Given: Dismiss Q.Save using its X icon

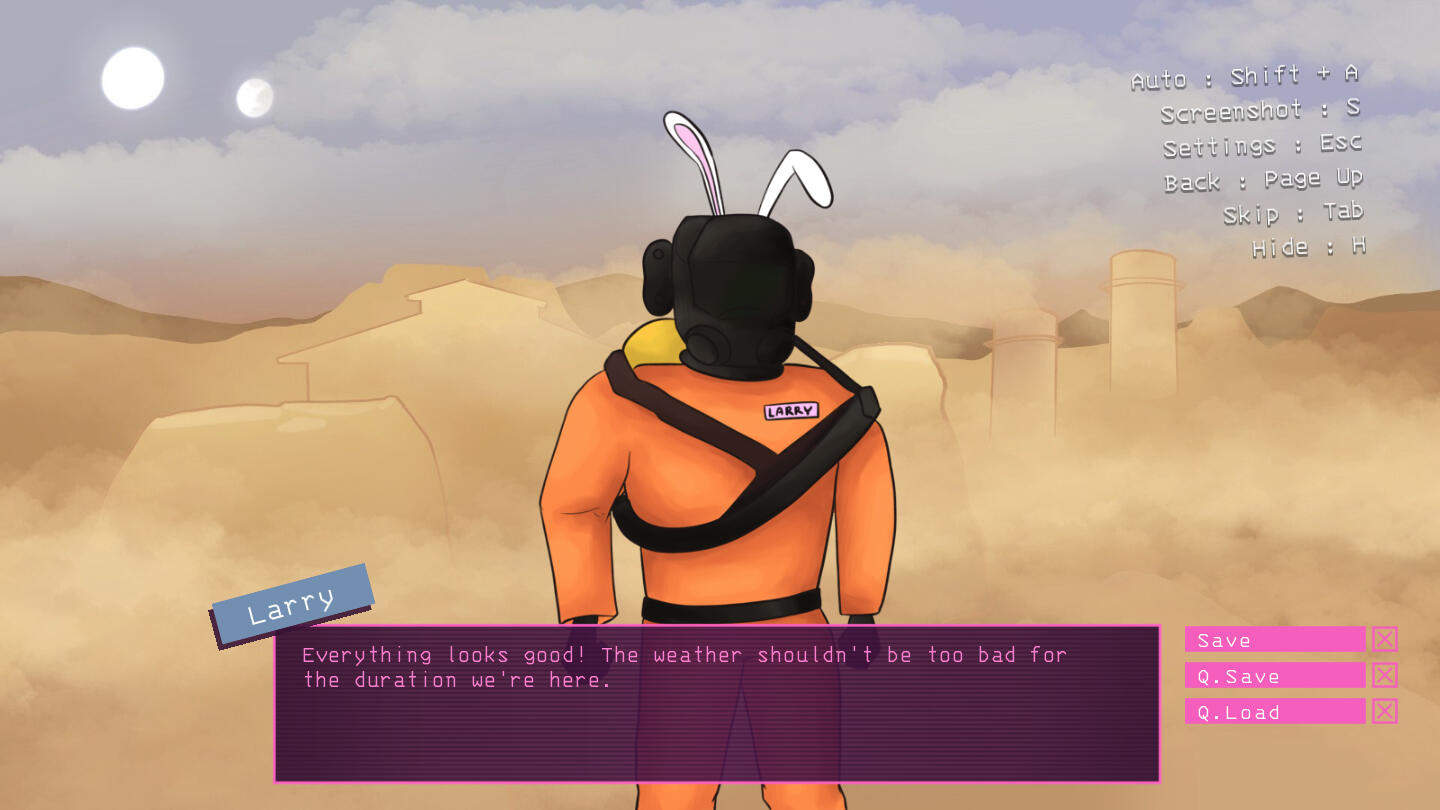Looking at the screenshot, I should [1384, 675].
